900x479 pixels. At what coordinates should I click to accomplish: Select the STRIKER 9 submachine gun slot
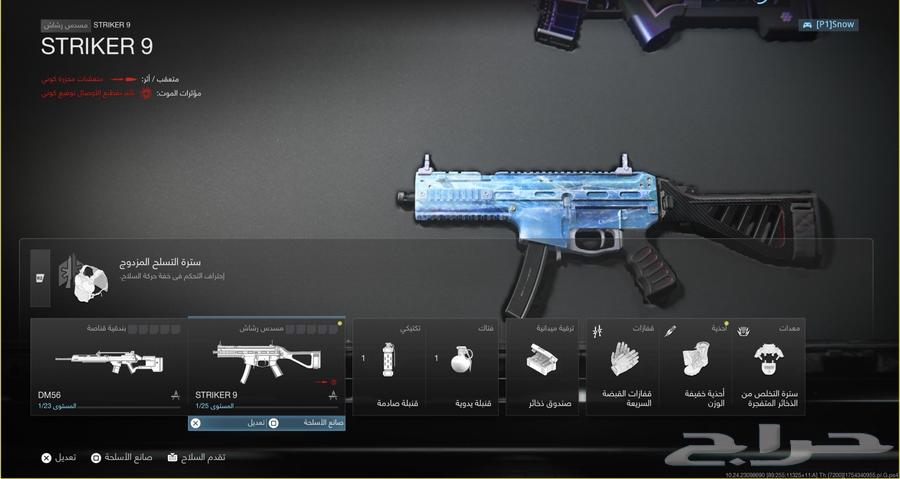point(266,366)
